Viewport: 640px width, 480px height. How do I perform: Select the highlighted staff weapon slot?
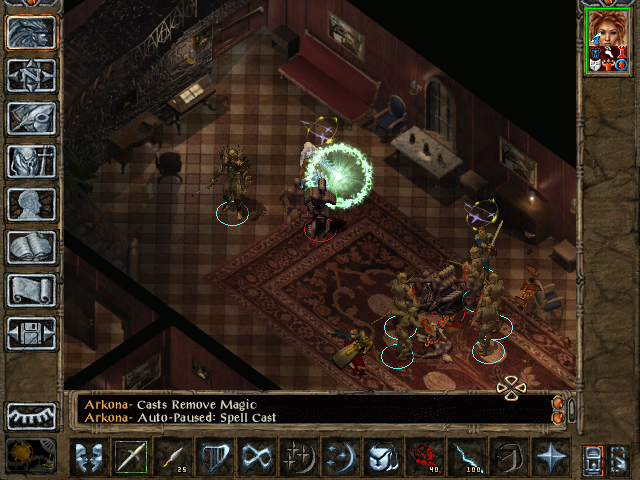pos(131,457)
